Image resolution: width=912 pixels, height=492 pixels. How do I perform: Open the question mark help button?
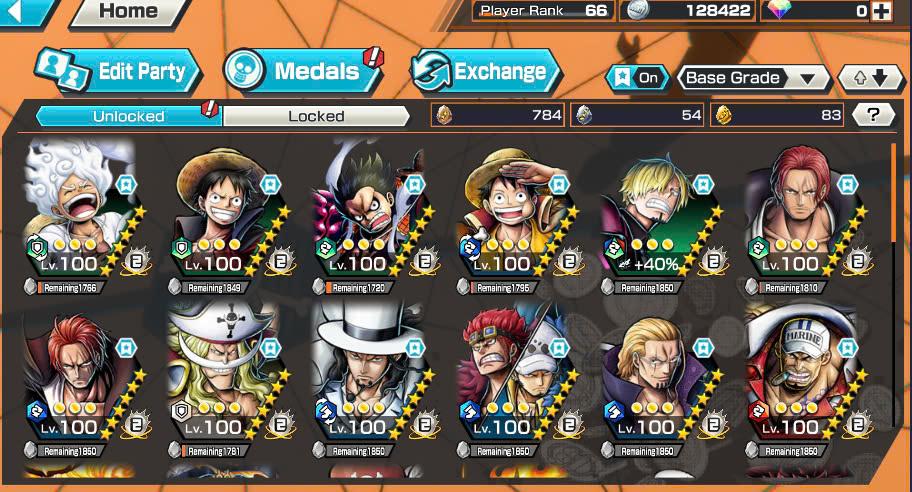point(873,115)
